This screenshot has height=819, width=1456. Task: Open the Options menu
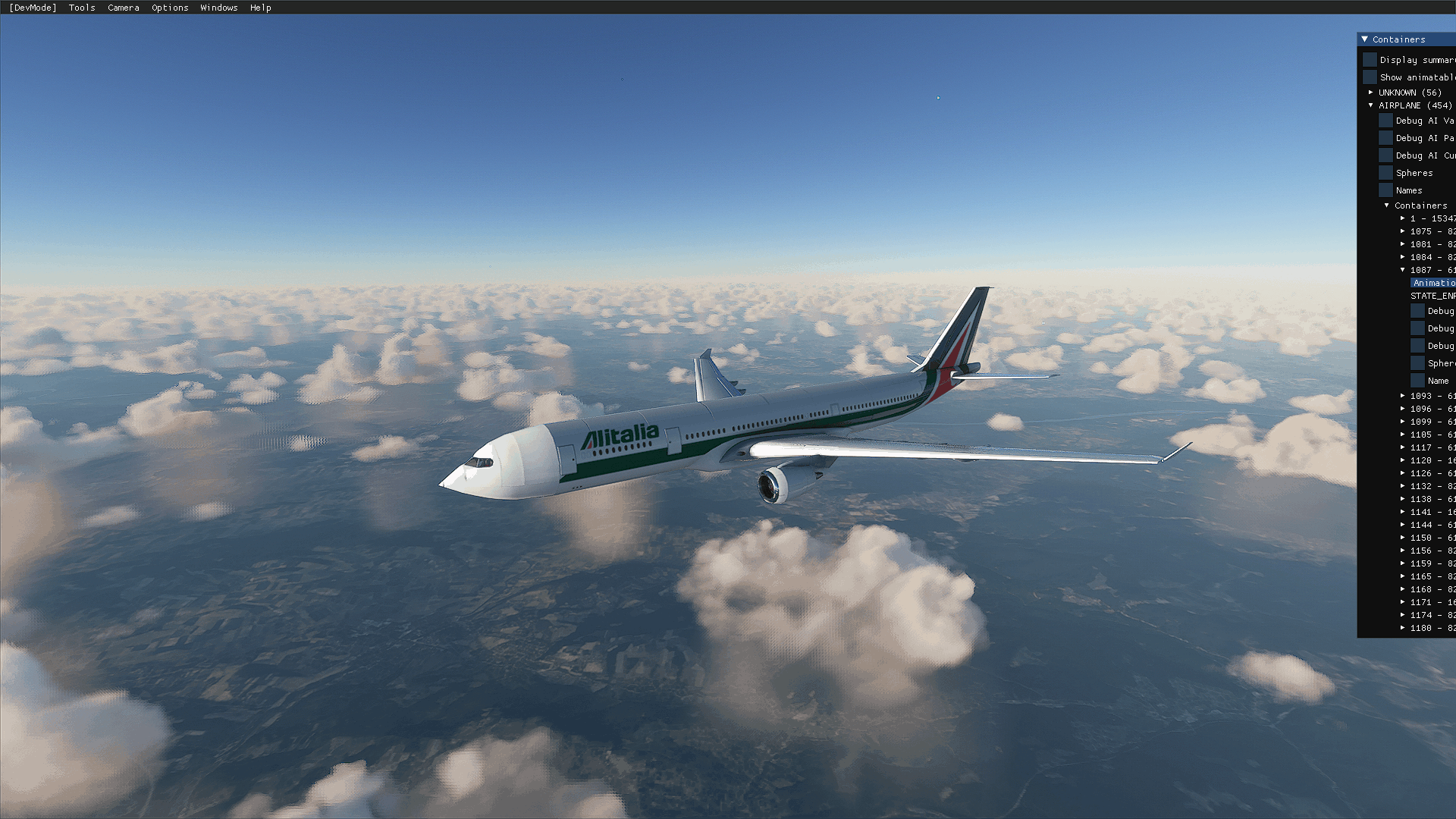170,8
